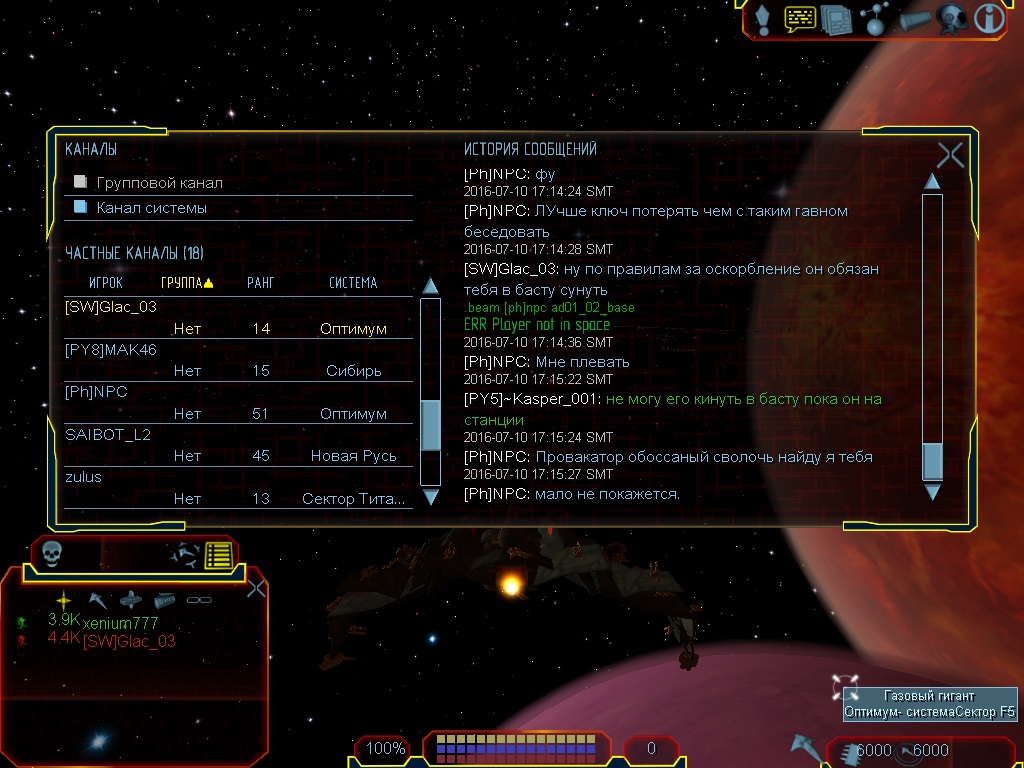The image size is (1024, 768).
Task: Select SAIBOT_L2 private channel row
Action: 108,435
